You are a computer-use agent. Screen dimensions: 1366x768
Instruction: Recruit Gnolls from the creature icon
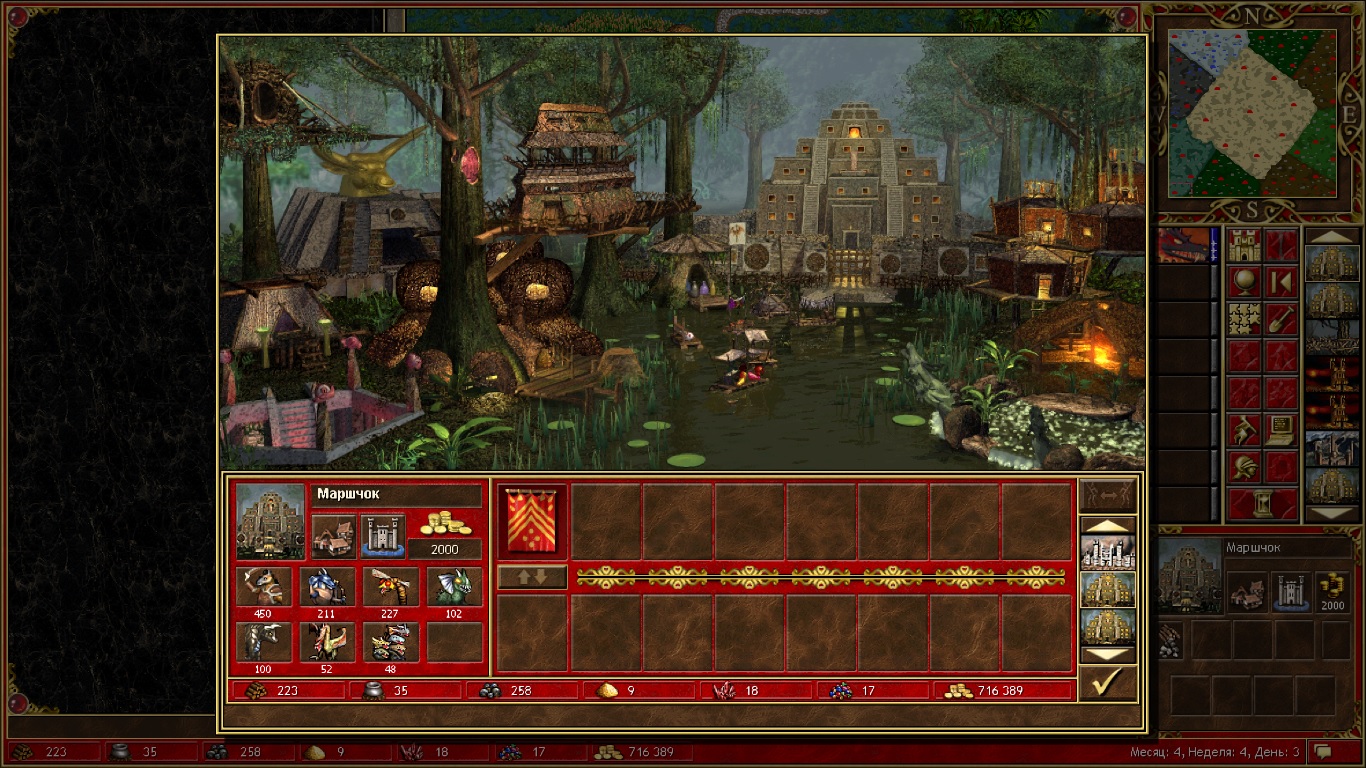click(264, 586)
